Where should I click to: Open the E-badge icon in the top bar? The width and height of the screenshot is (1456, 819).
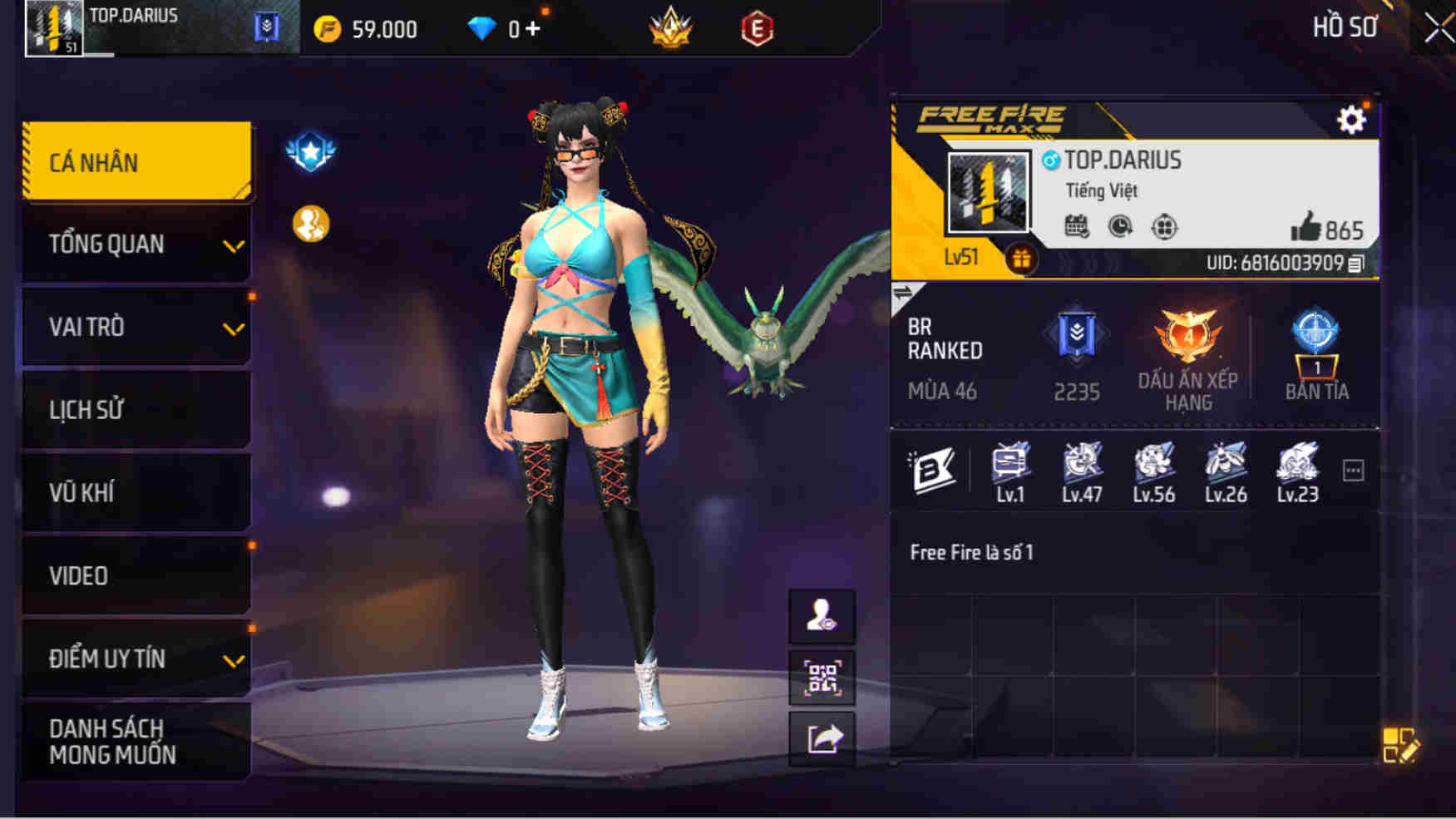(x=755, y=27)
